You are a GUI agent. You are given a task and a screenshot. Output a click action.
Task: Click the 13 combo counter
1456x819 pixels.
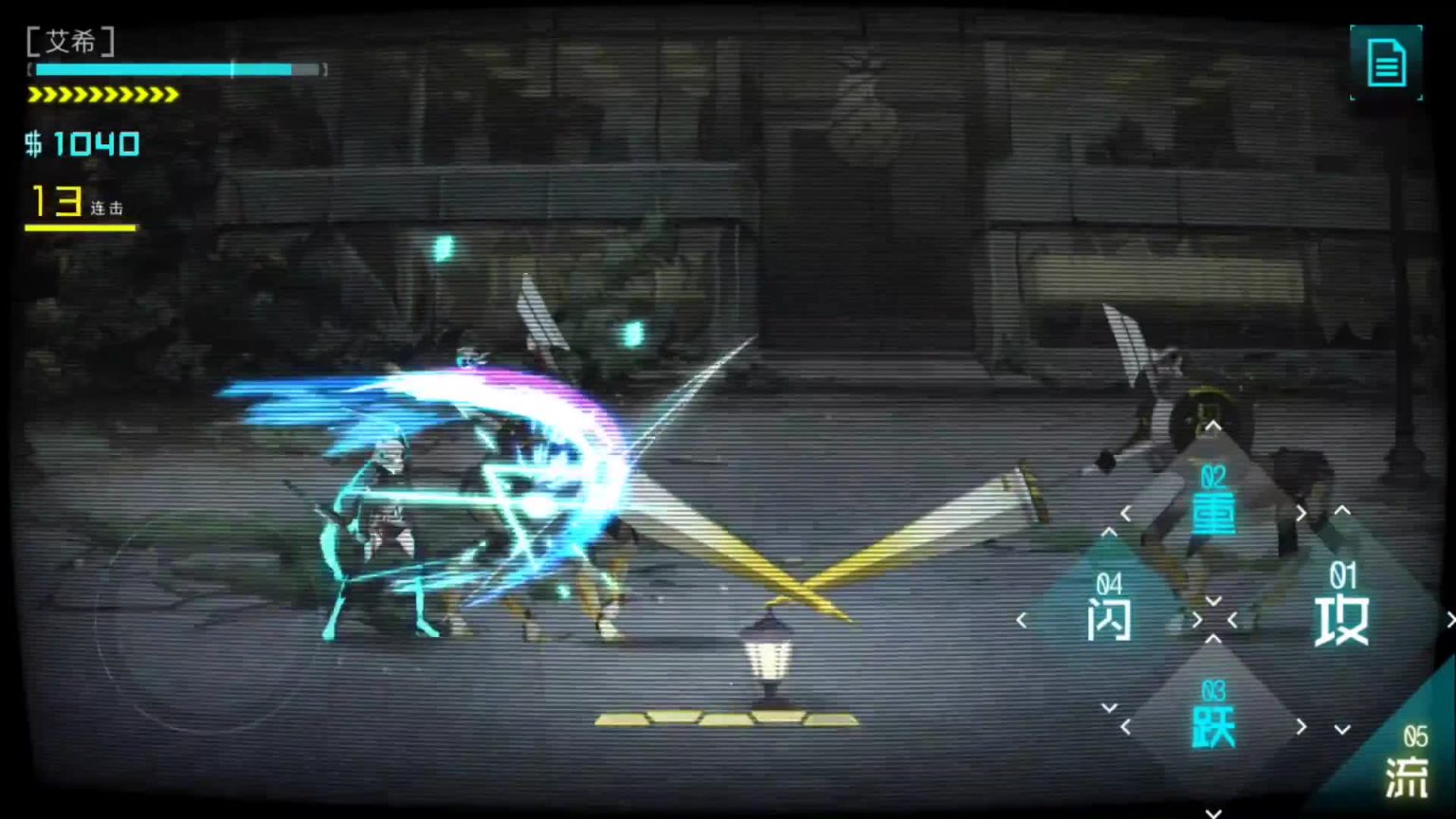pos(57,199)
